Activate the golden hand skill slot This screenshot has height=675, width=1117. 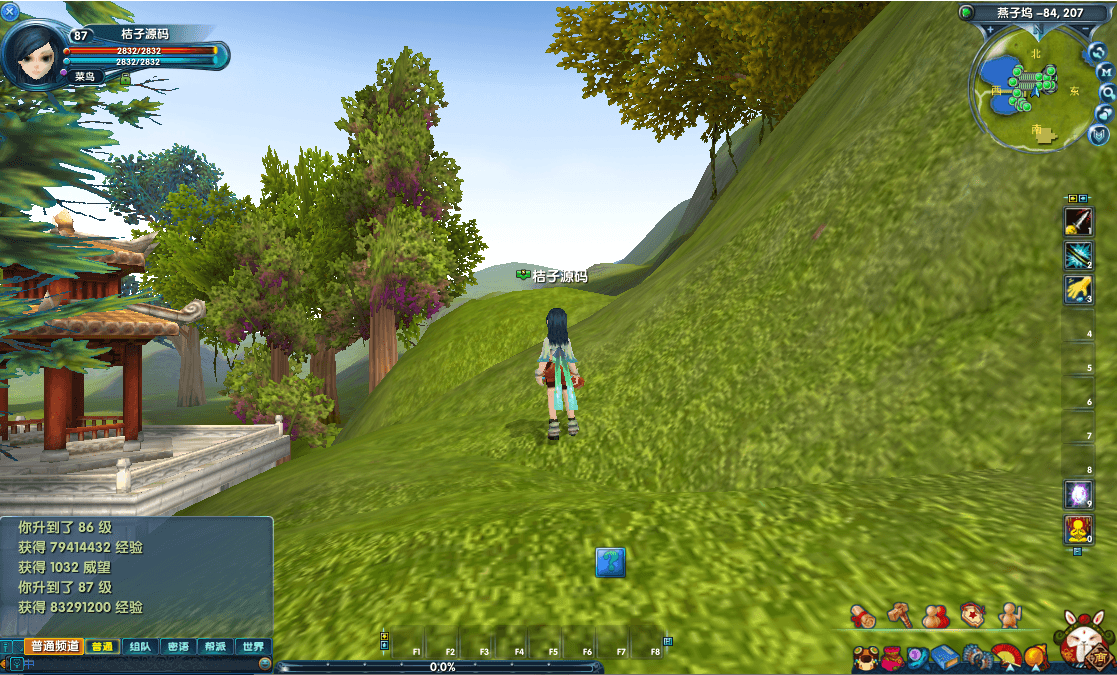coord(1078,289)
